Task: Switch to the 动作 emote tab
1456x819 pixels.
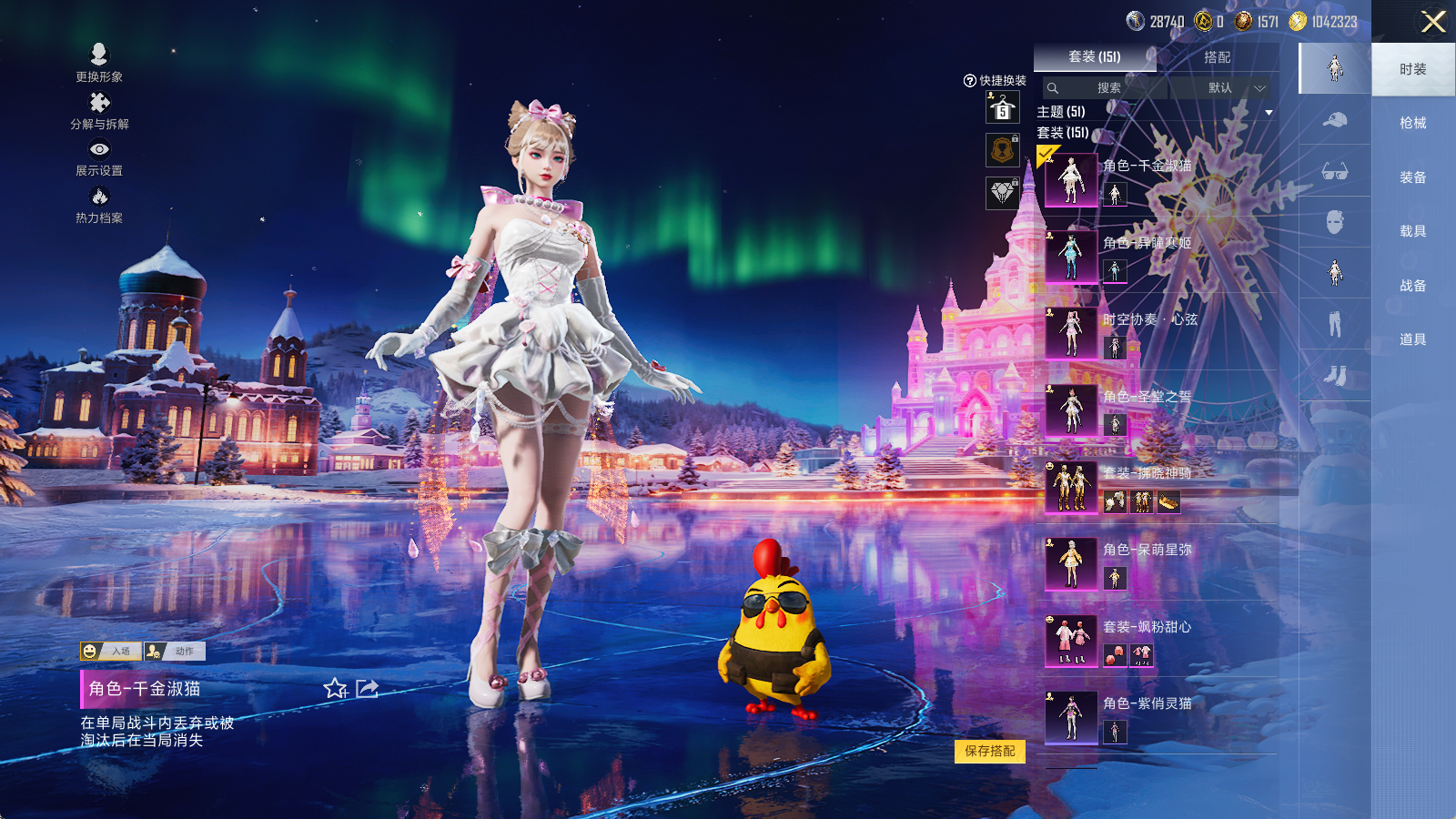Action: pyautogui.click(x=175, y=652)
